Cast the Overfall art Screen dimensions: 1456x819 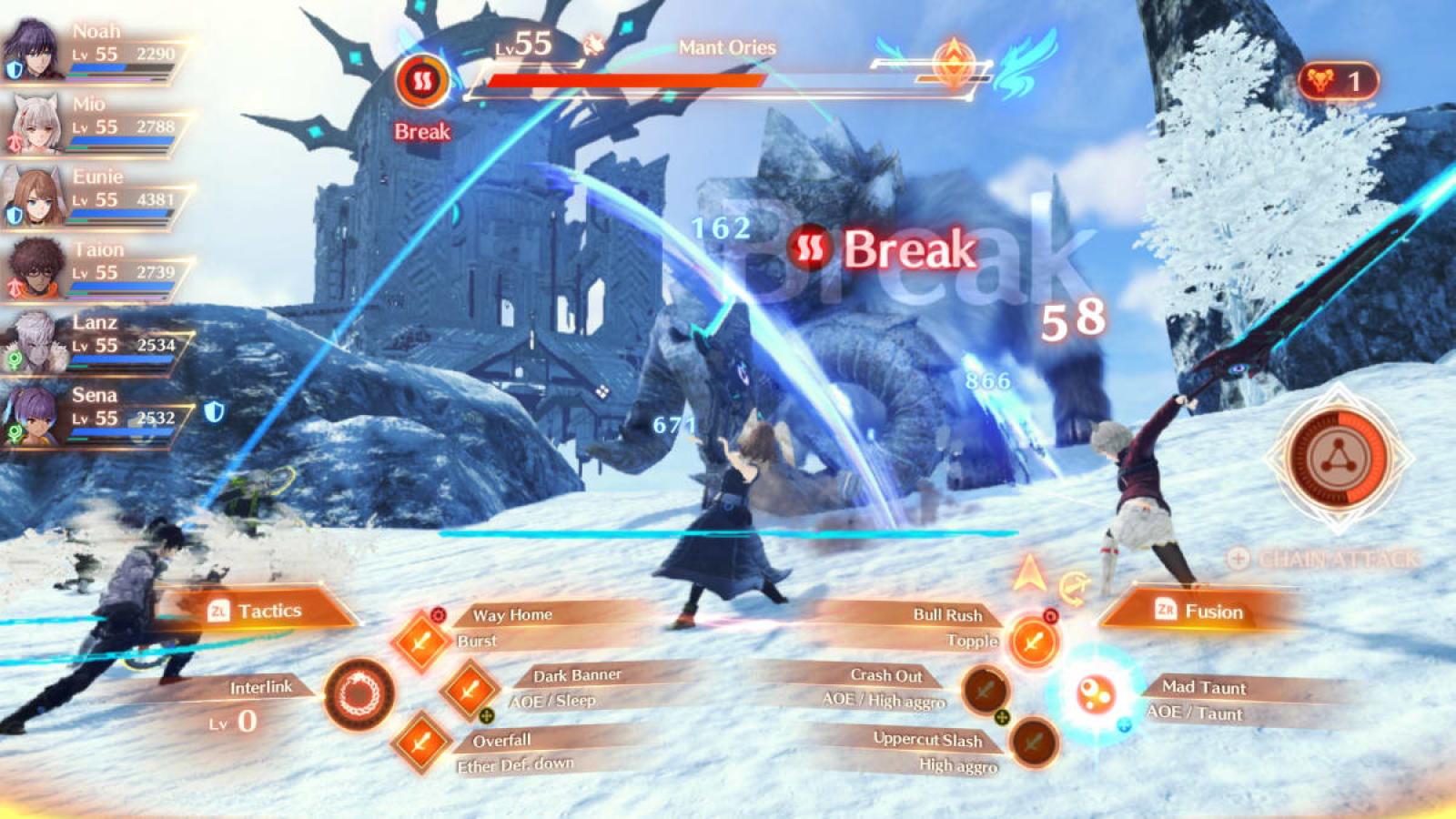[420, 743]
